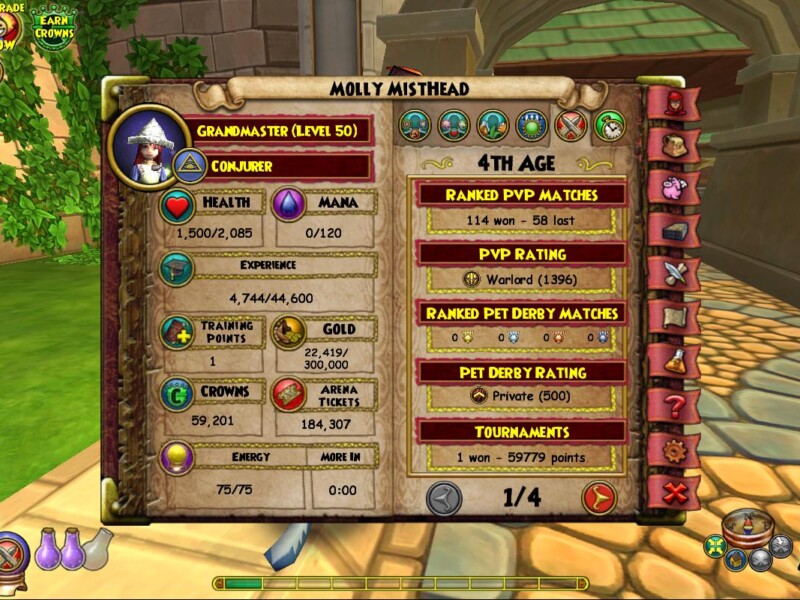Image resolution: width=800 pixels, height=600 pixels.
Task: Select the sword and quill tab
Action: pyautogui.click(x=672, y=272)
